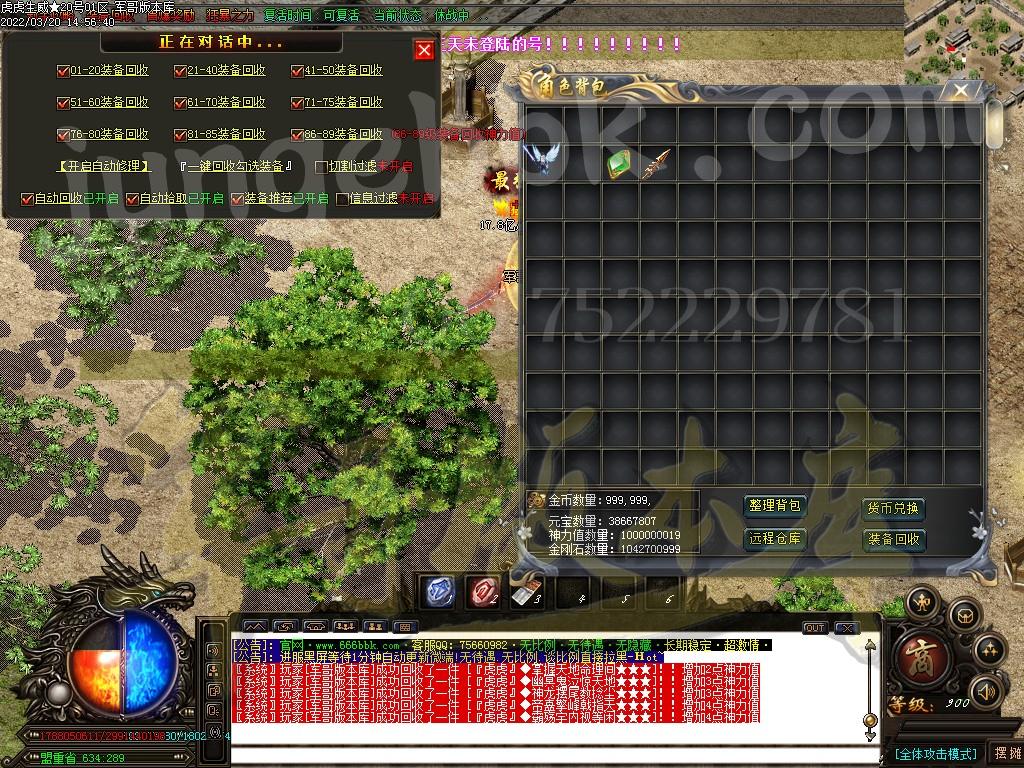The image size is (1024, 768).
Task: Toggle the 86-89装备回收 checkbox
Action: tap(297, 134)
